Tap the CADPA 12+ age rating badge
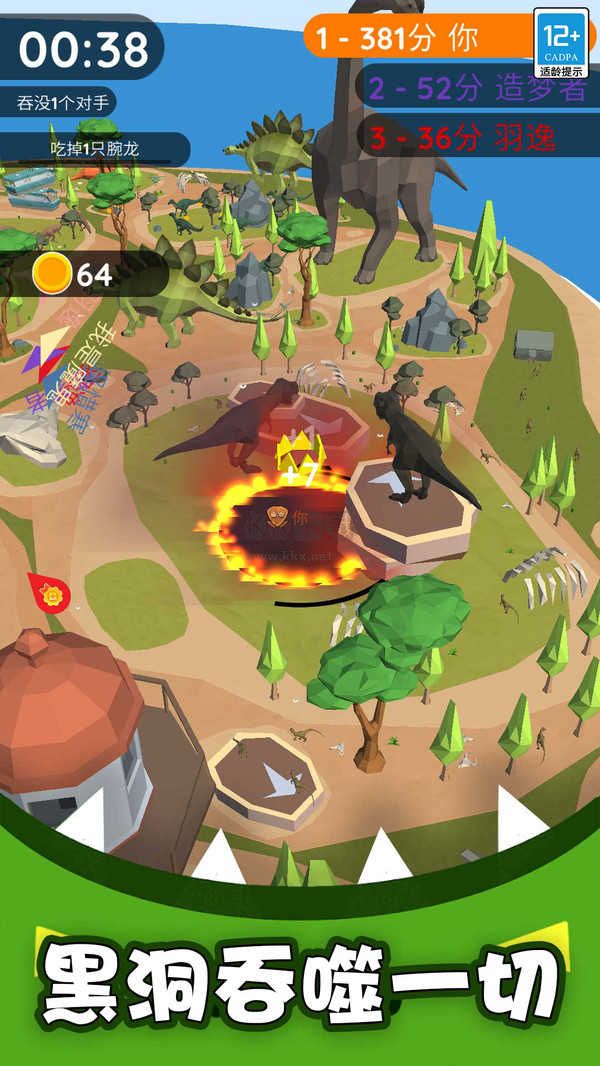This screenshot has width=600, height=1066. [x=561, y=44]
